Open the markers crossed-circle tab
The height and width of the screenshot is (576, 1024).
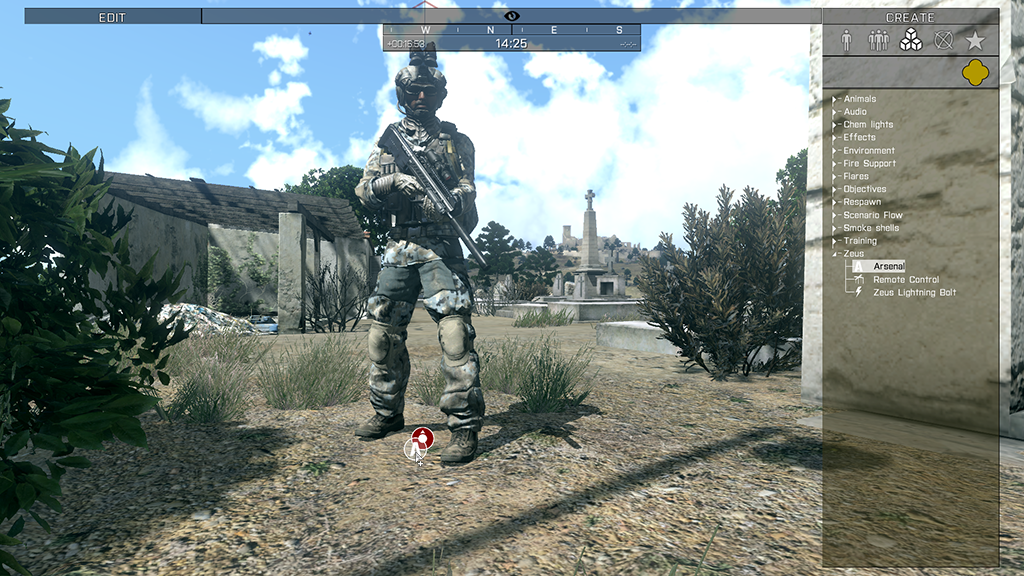coord(942,40)
